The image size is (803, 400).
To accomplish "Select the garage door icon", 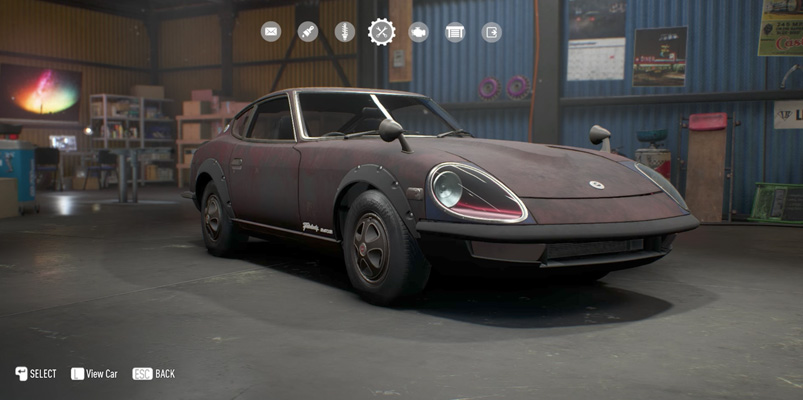I will tap(455, 32).
